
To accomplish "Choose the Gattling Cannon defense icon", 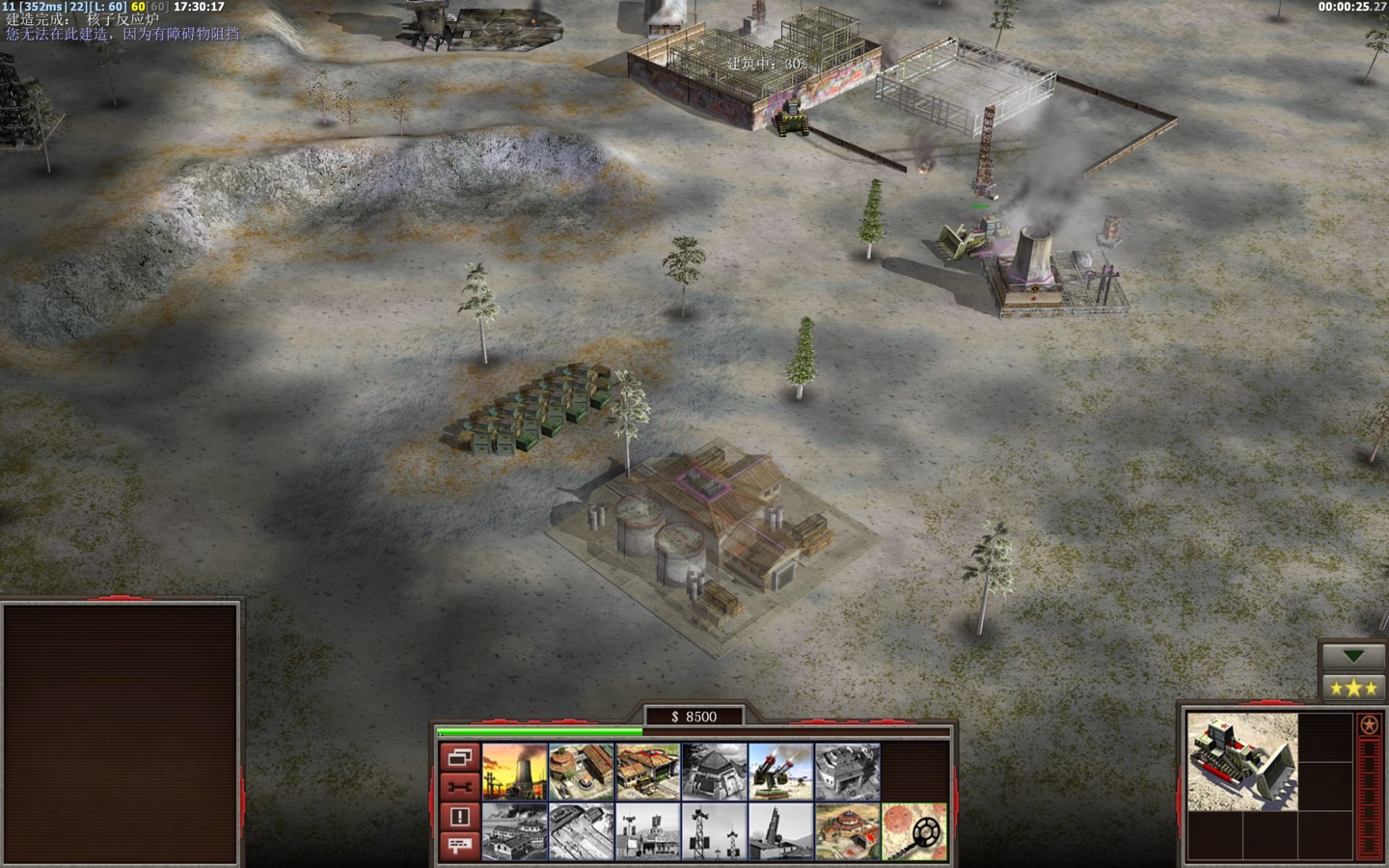I will [x=781, y=772].
